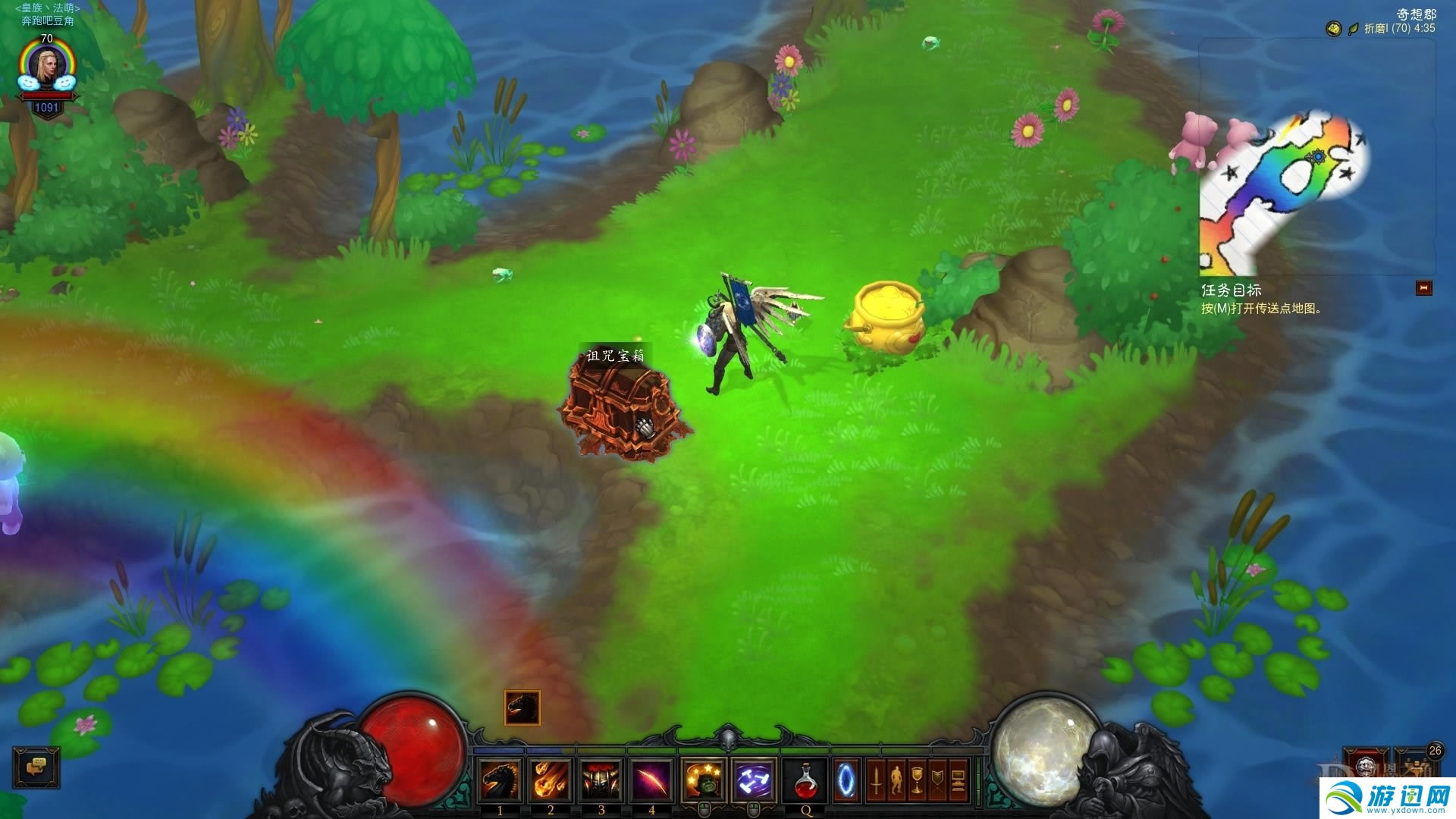The width and height of the screenshot is (1456, 819).
Task: Cast the falling meteors skill in slot 2
Action: (550, 780)
